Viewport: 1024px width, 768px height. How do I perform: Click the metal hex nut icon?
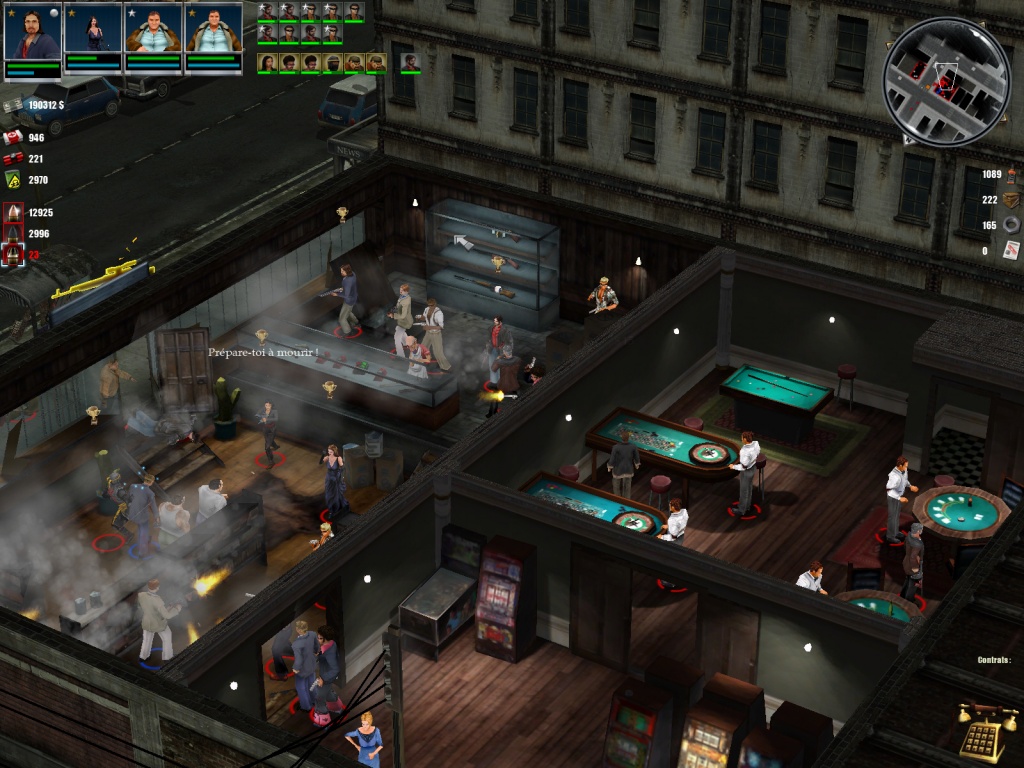[1011, 225]
